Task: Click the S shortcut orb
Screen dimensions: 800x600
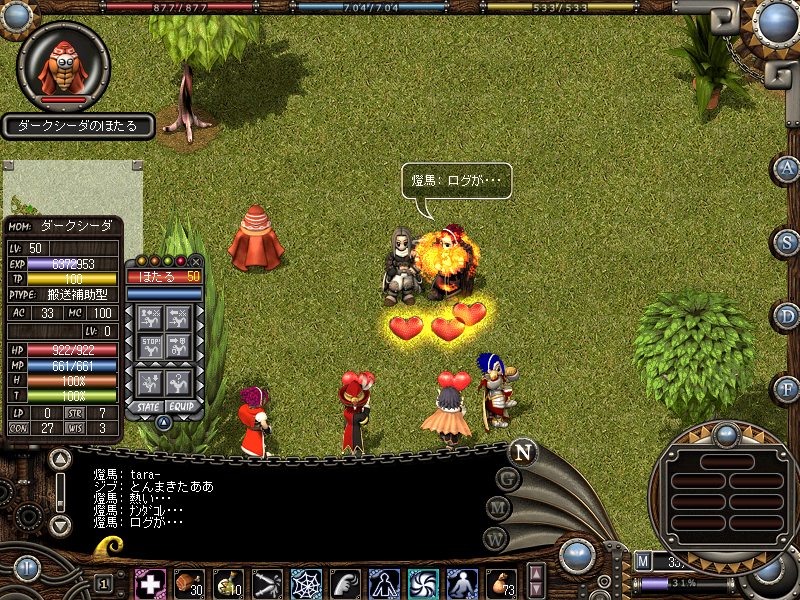Action: point(787,242)
